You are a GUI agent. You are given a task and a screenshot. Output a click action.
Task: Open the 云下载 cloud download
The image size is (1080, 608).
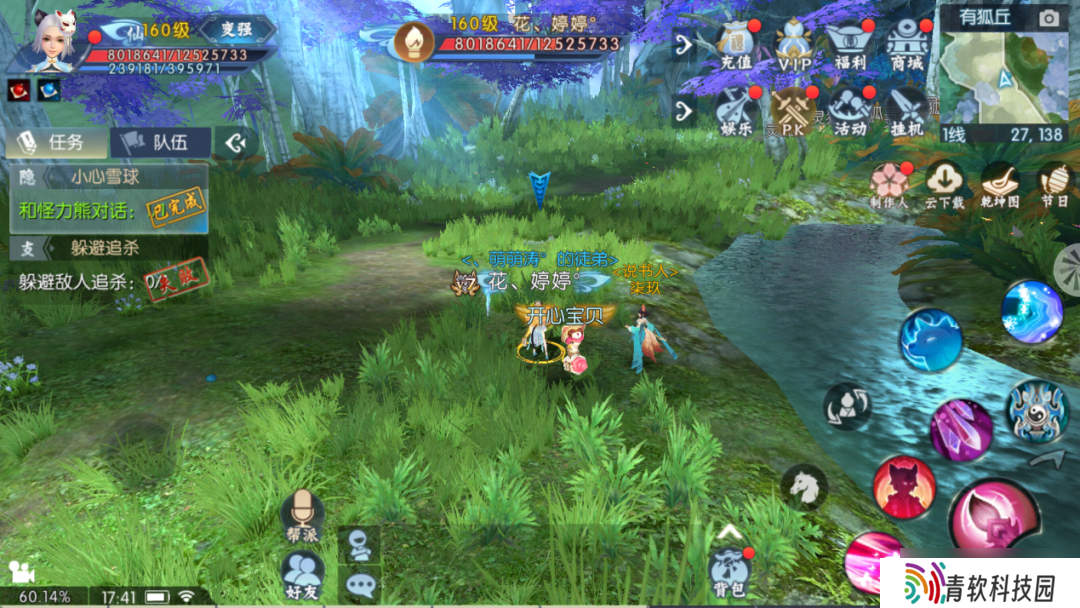pos(943,184)
